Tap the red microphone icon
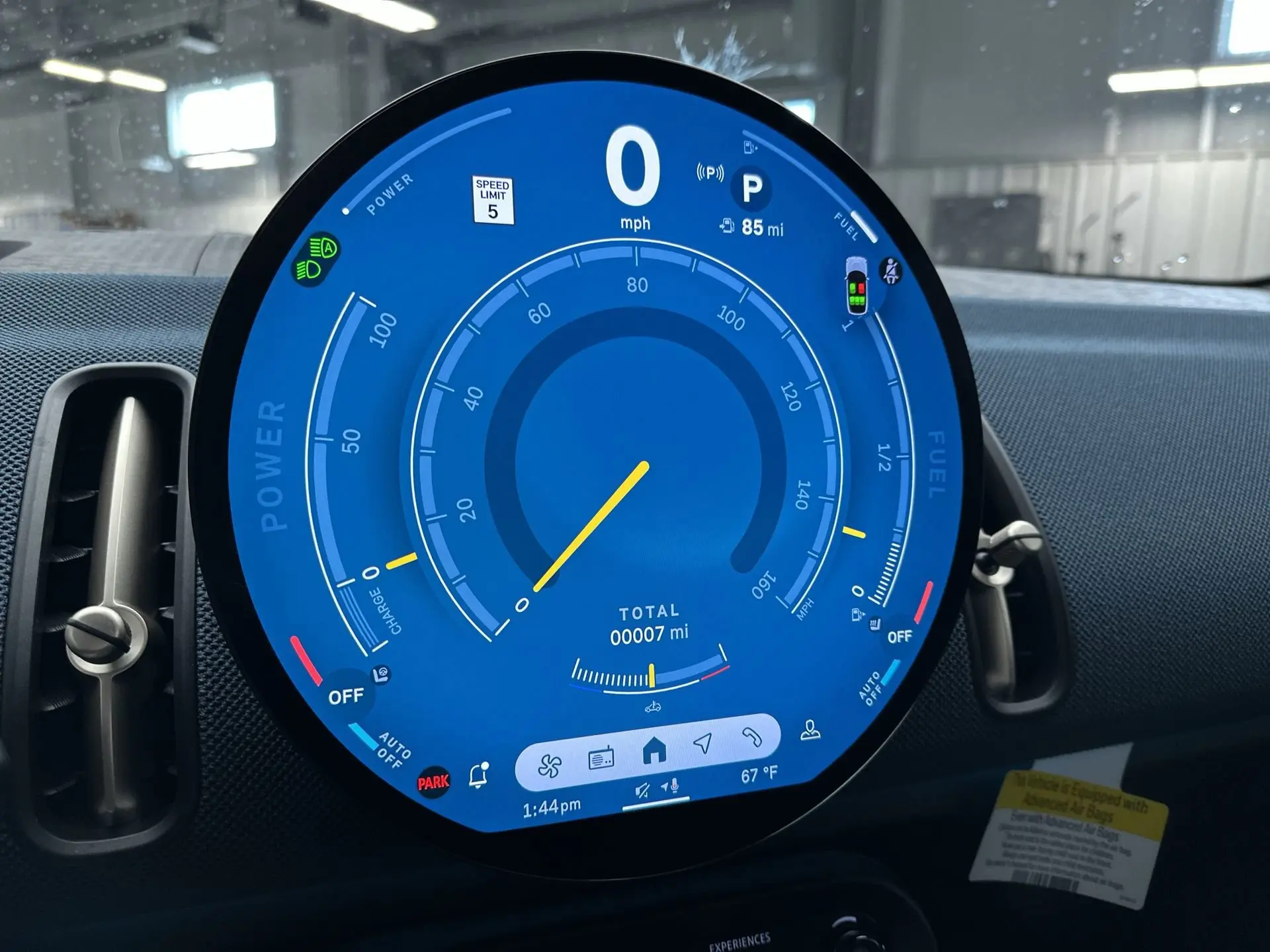The image size is (1270, 952). click(674, 785)
